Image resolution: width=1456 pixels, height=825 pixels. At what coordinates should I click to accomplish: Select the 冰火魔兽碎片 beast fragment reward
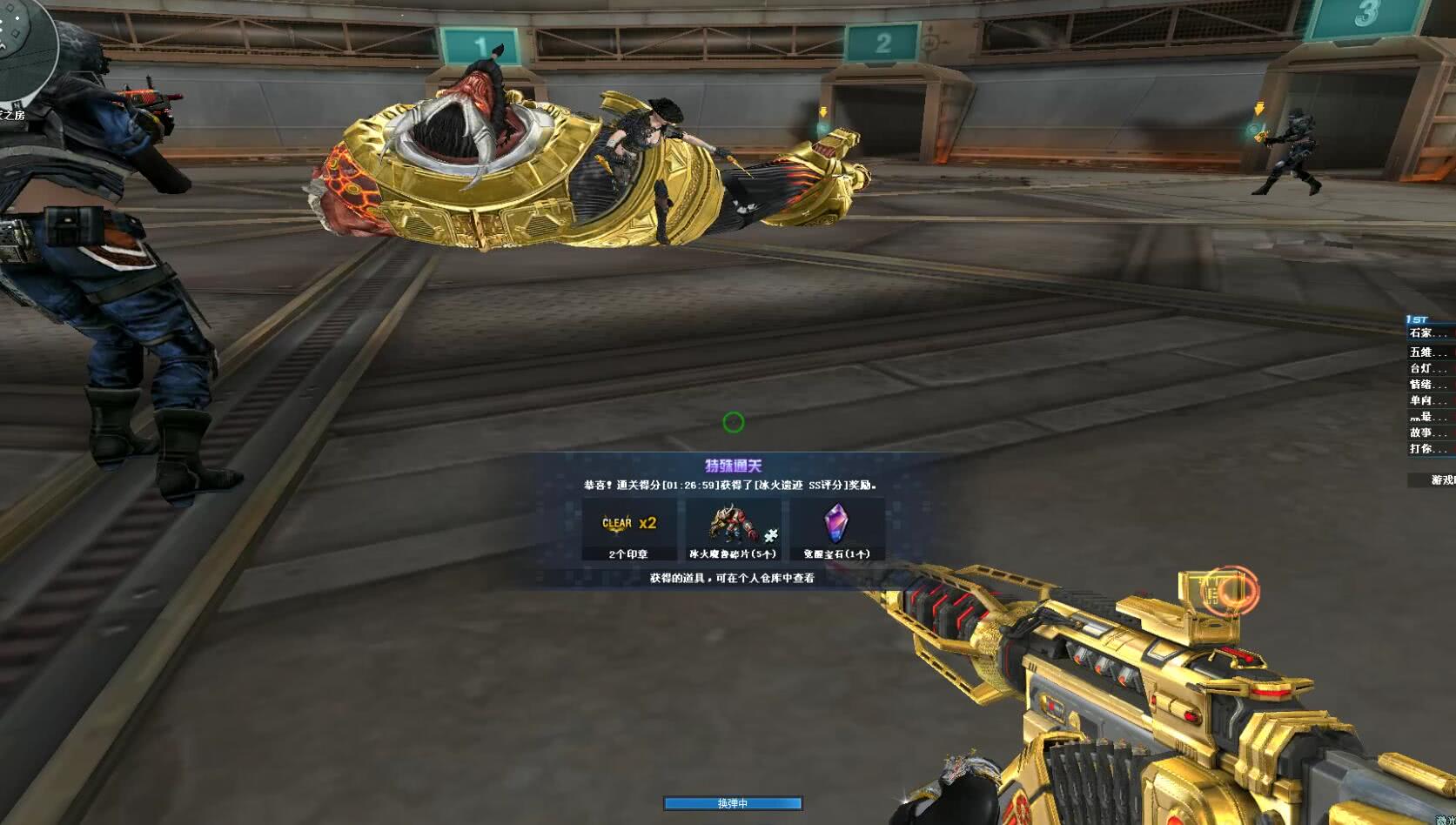point(733,529)
